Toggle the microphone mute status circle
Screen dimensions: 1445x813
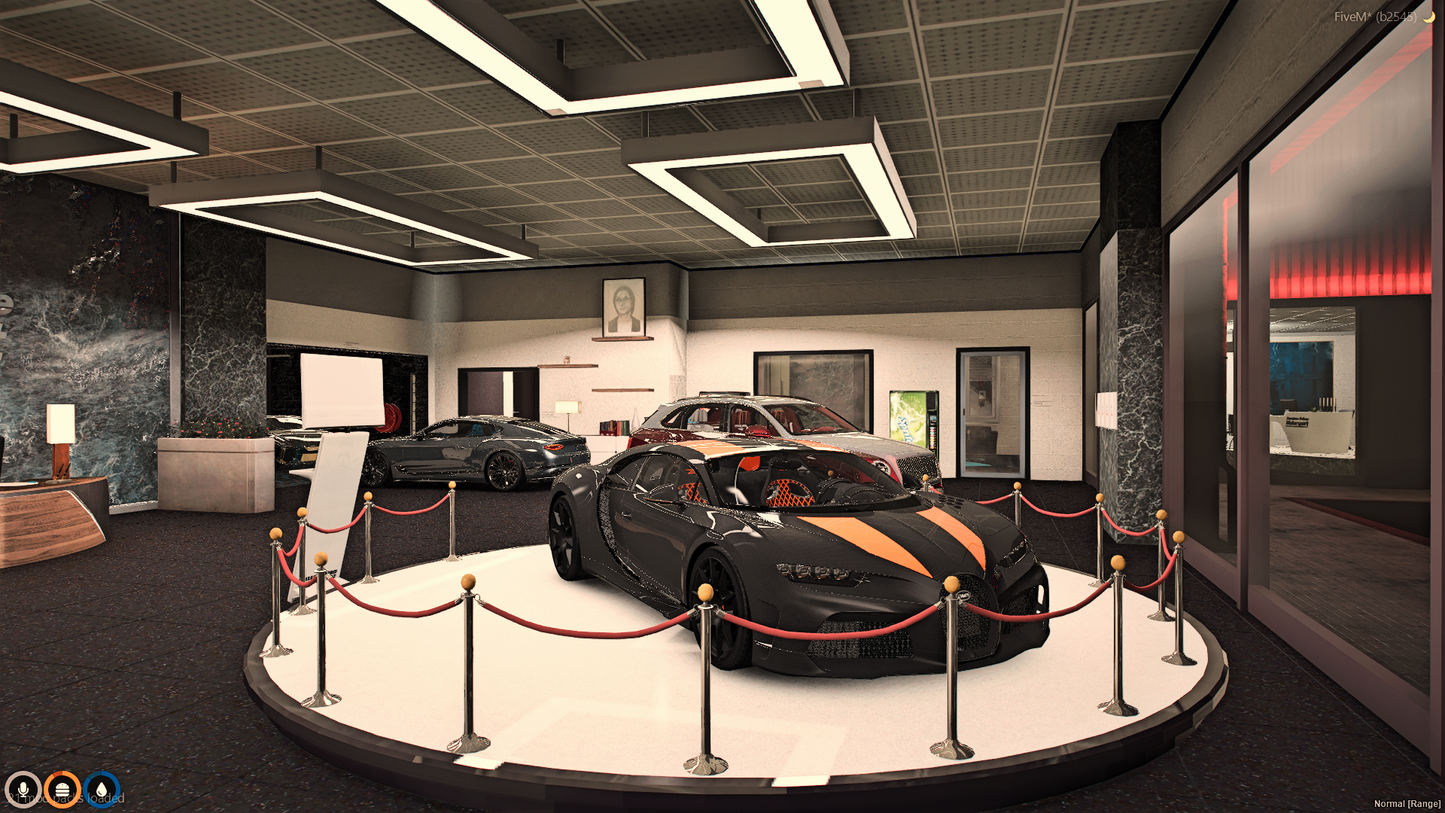click(25, 790)
